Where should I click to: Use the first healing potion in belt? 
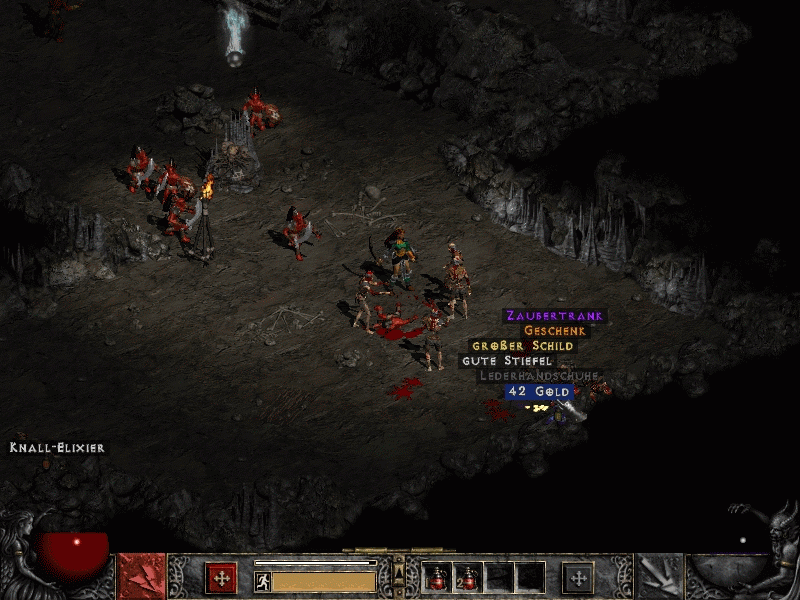tap(437, 577)
